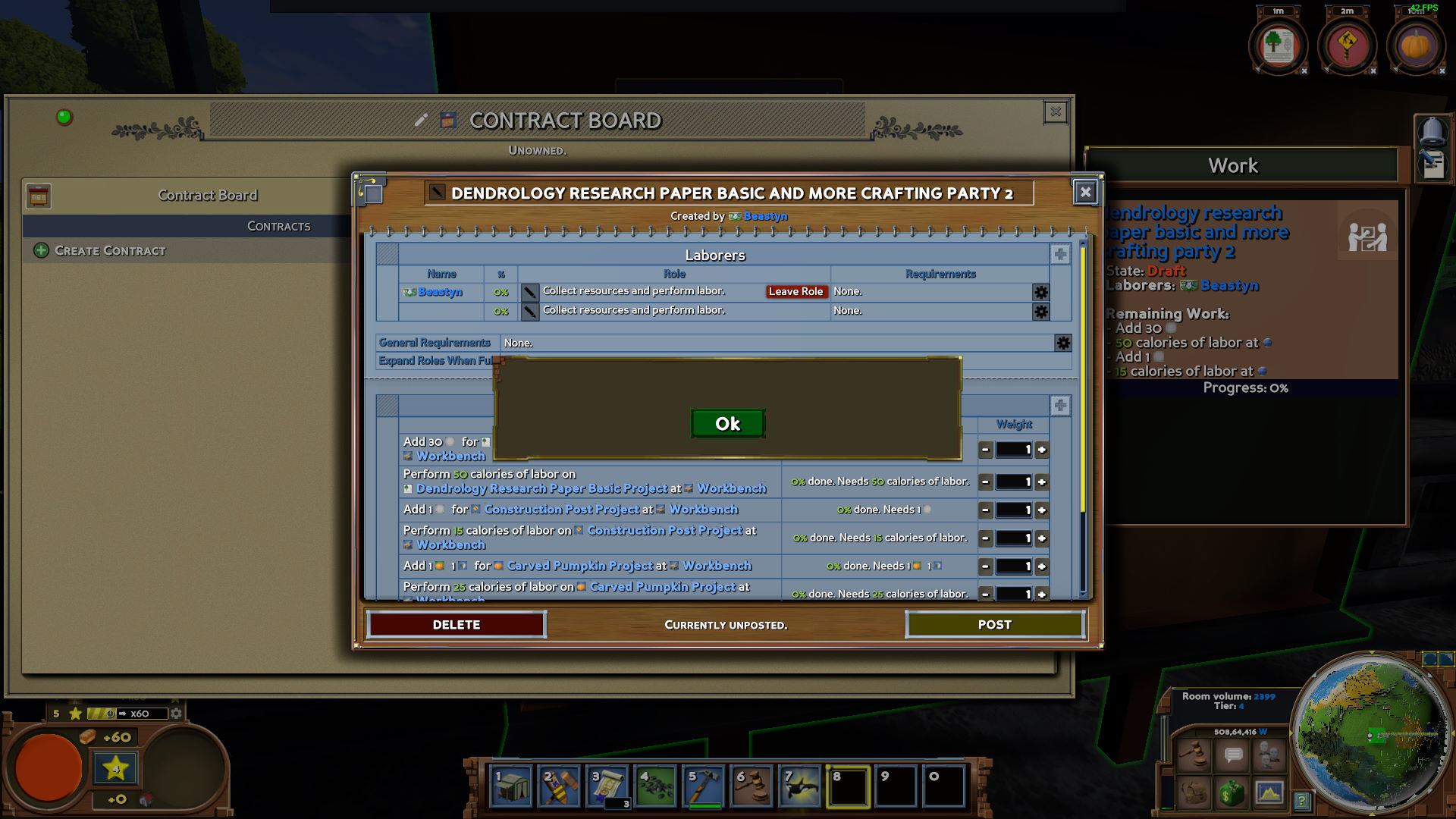Toggle the 1m tree objective tracker

point(1279,44)
